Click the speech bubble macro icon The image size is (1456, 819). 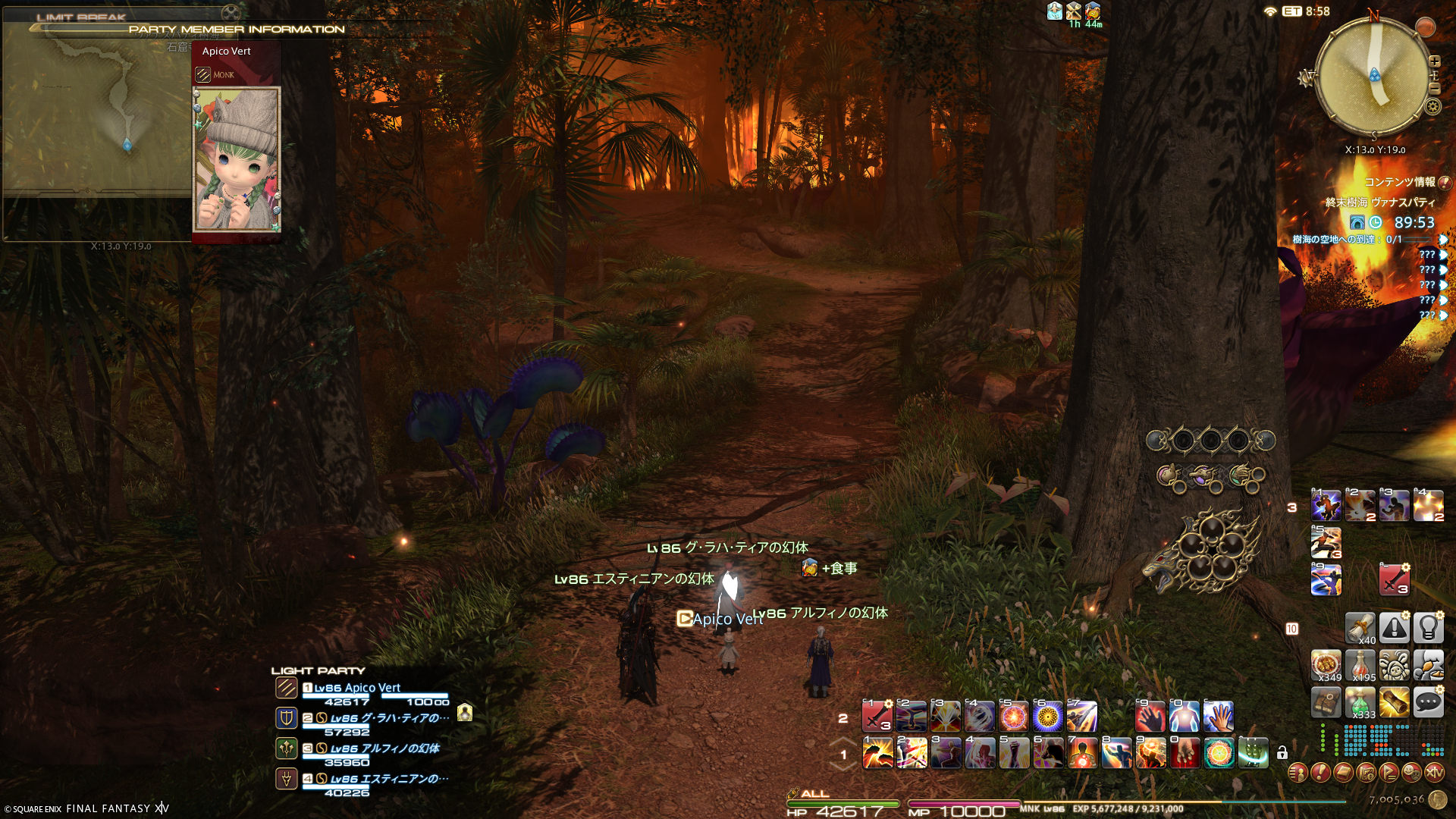pos(1428,703)
